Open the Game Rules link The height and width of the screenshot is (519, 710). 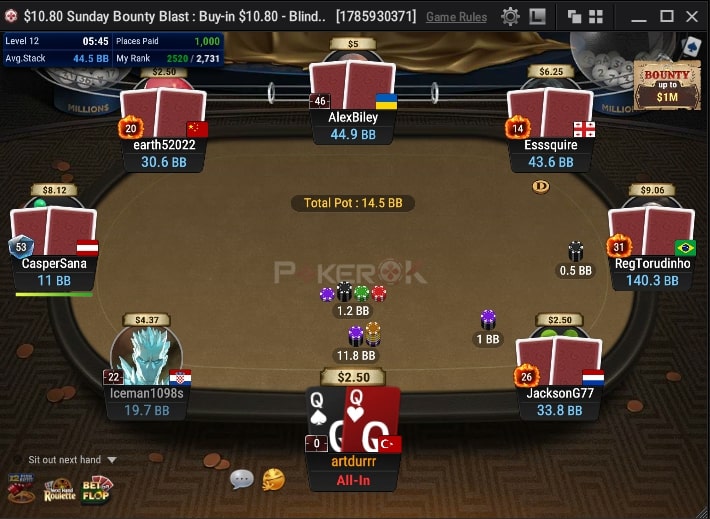click(x=456, y=17)
